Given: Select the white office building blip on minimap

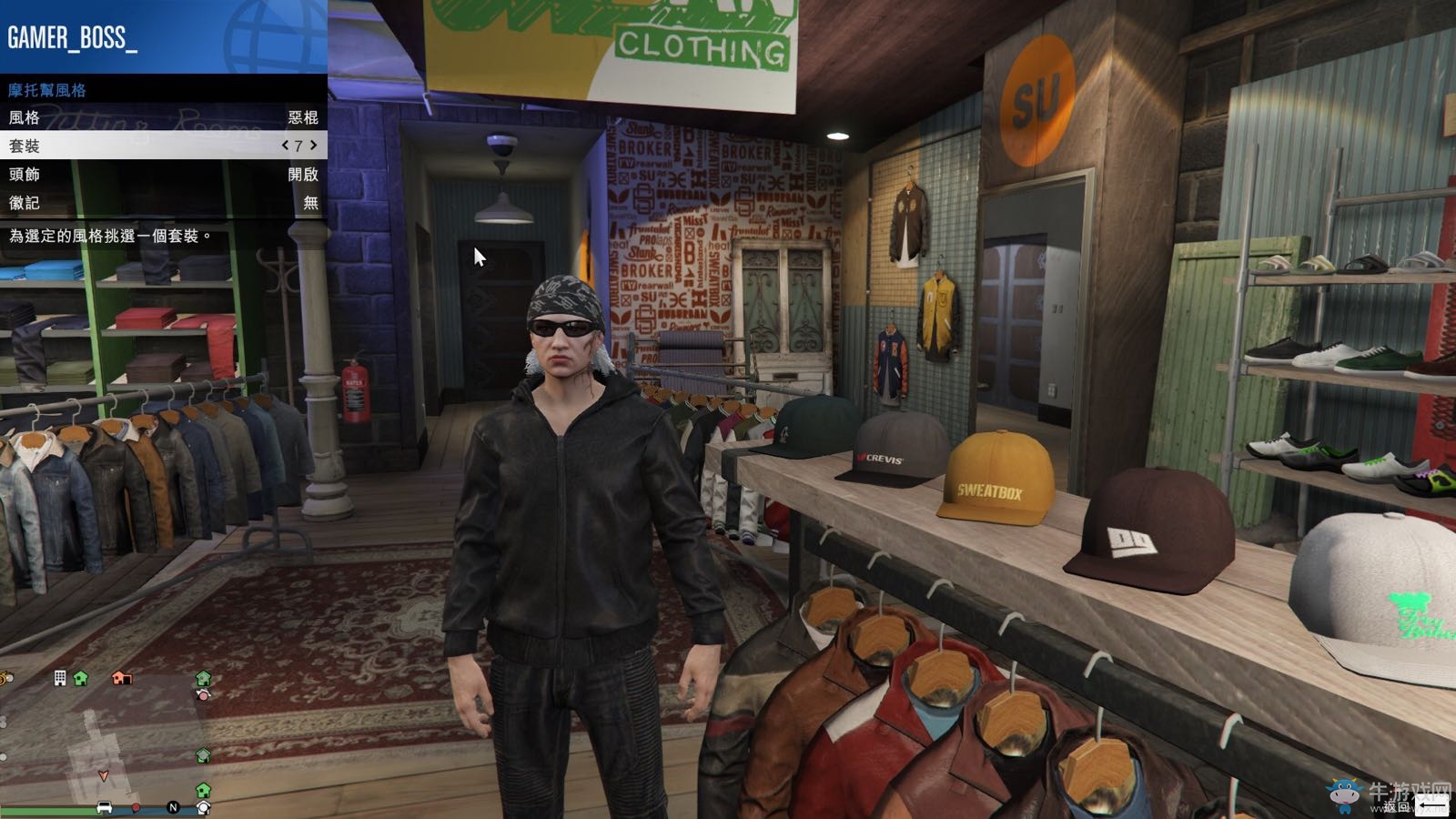Looking at the screenshot, I should click(59, 678).
